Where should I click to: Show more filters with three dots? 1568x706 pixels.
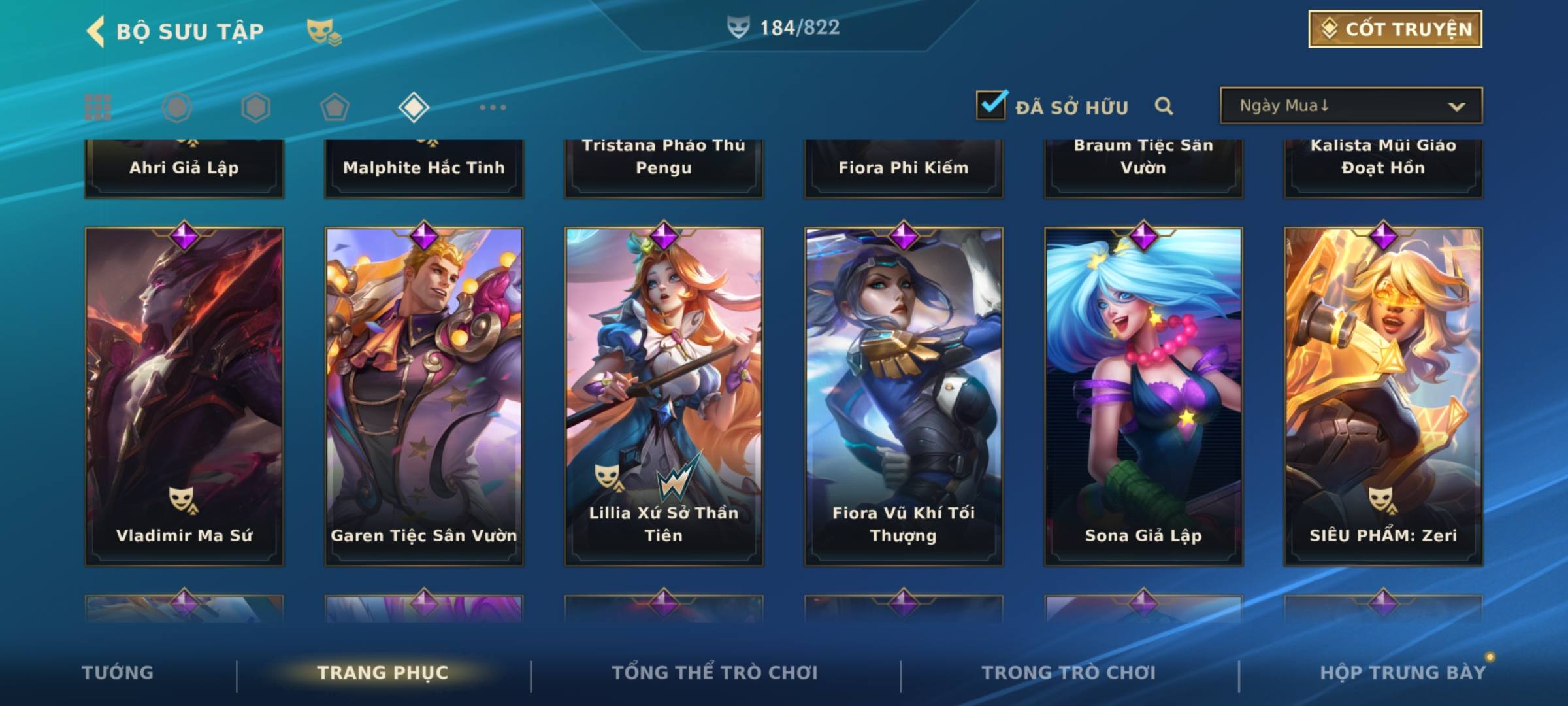(x=493, y=107)
